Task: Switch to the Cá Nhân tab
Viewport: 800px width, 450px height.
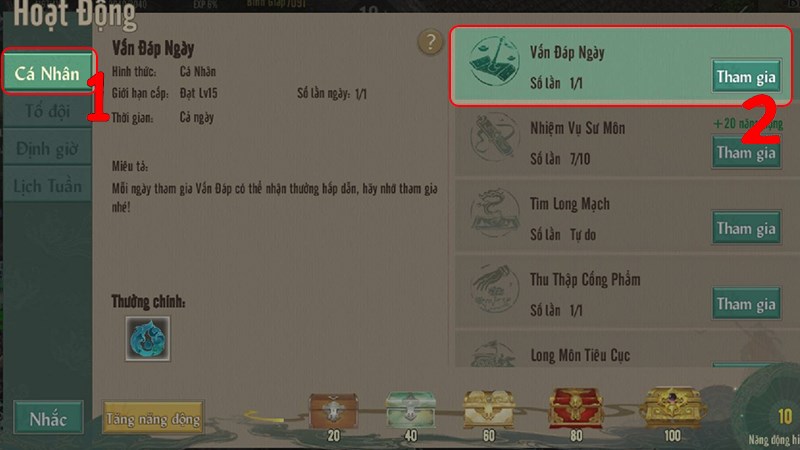Action: pyautogui.click(x=47, y=73)
